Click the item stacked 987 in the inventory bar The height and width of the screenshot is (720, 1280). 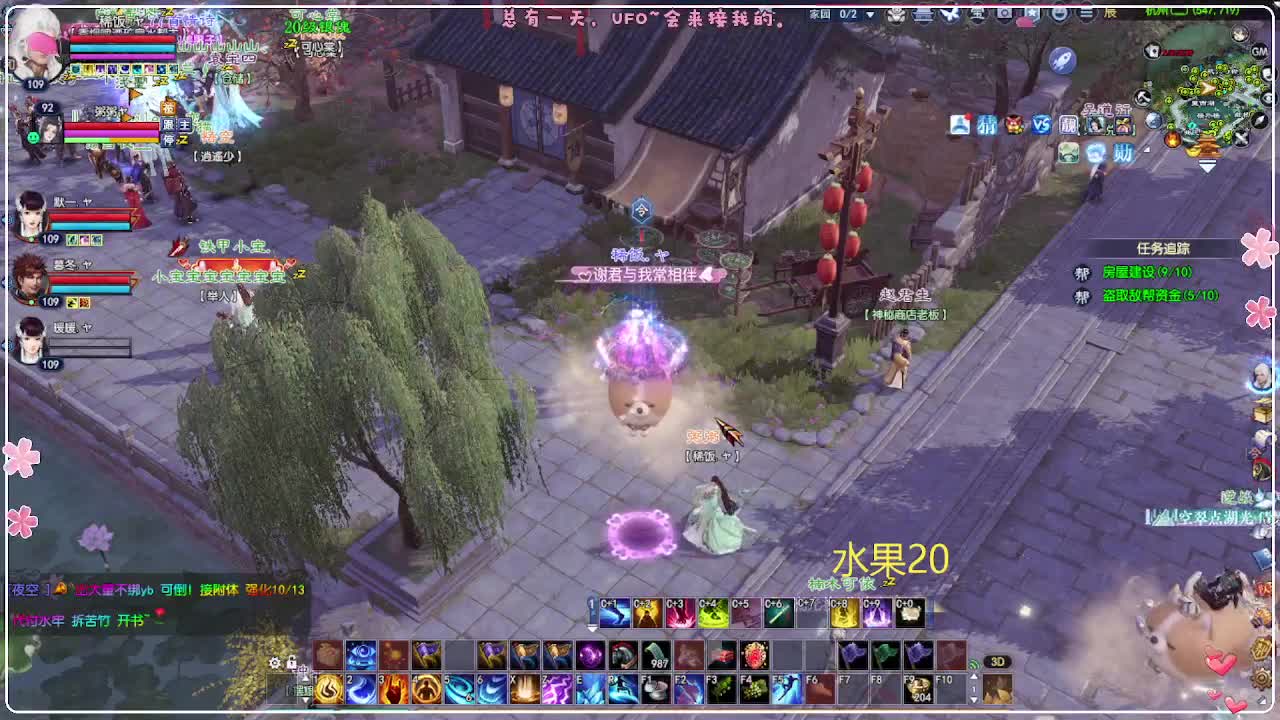pos(654,654)
